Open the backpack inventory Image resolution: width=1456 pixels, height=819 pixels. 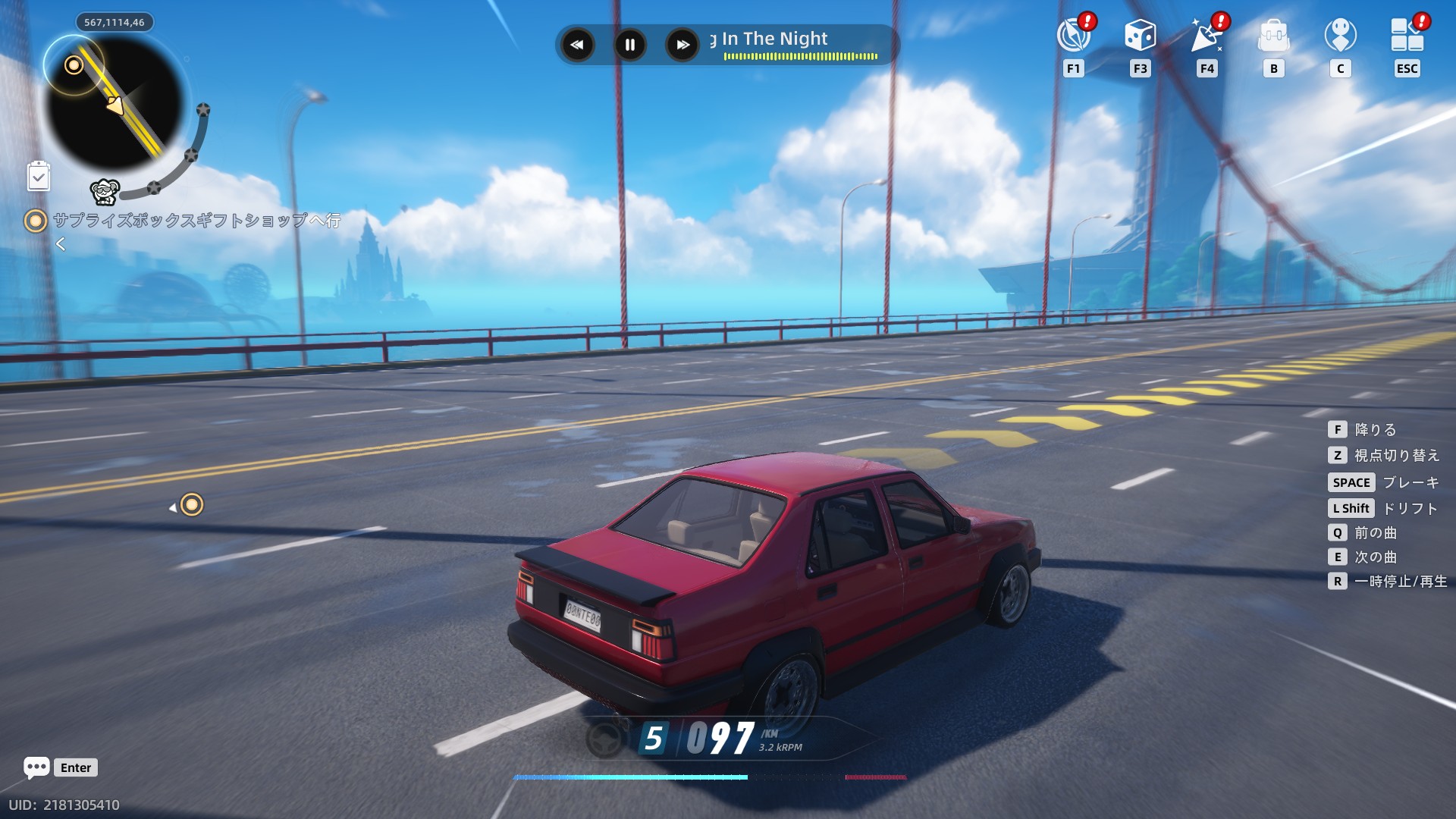tap(1273, 35)
